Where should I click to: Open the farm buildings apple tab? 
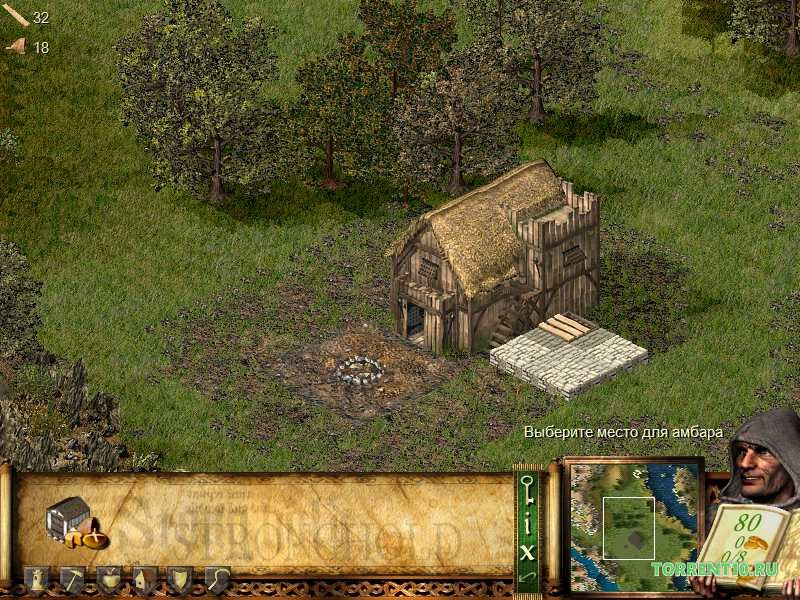[108, 579]
